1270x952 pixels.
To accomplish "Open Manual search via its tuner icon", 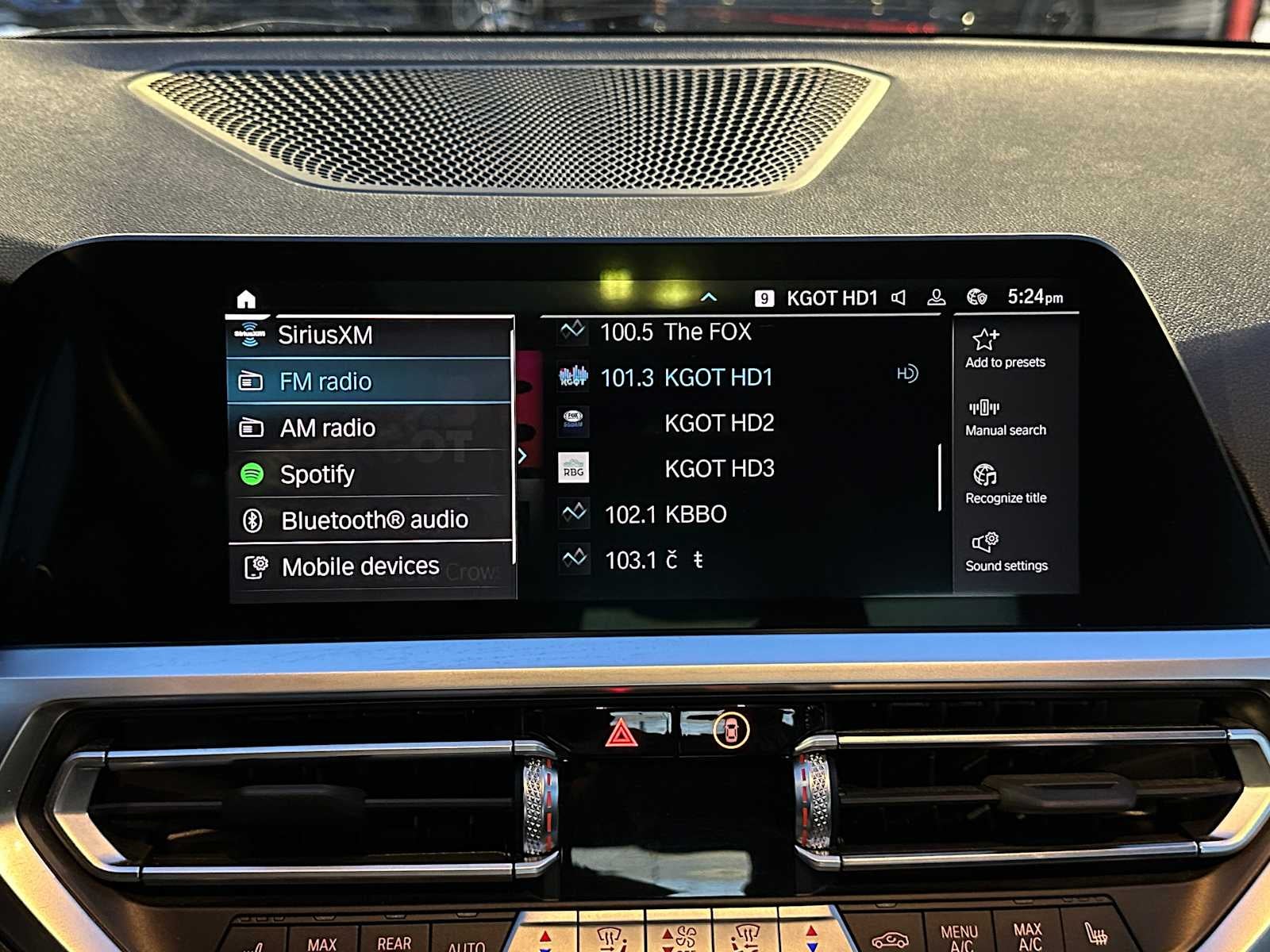I will click(x=984, y=407).
